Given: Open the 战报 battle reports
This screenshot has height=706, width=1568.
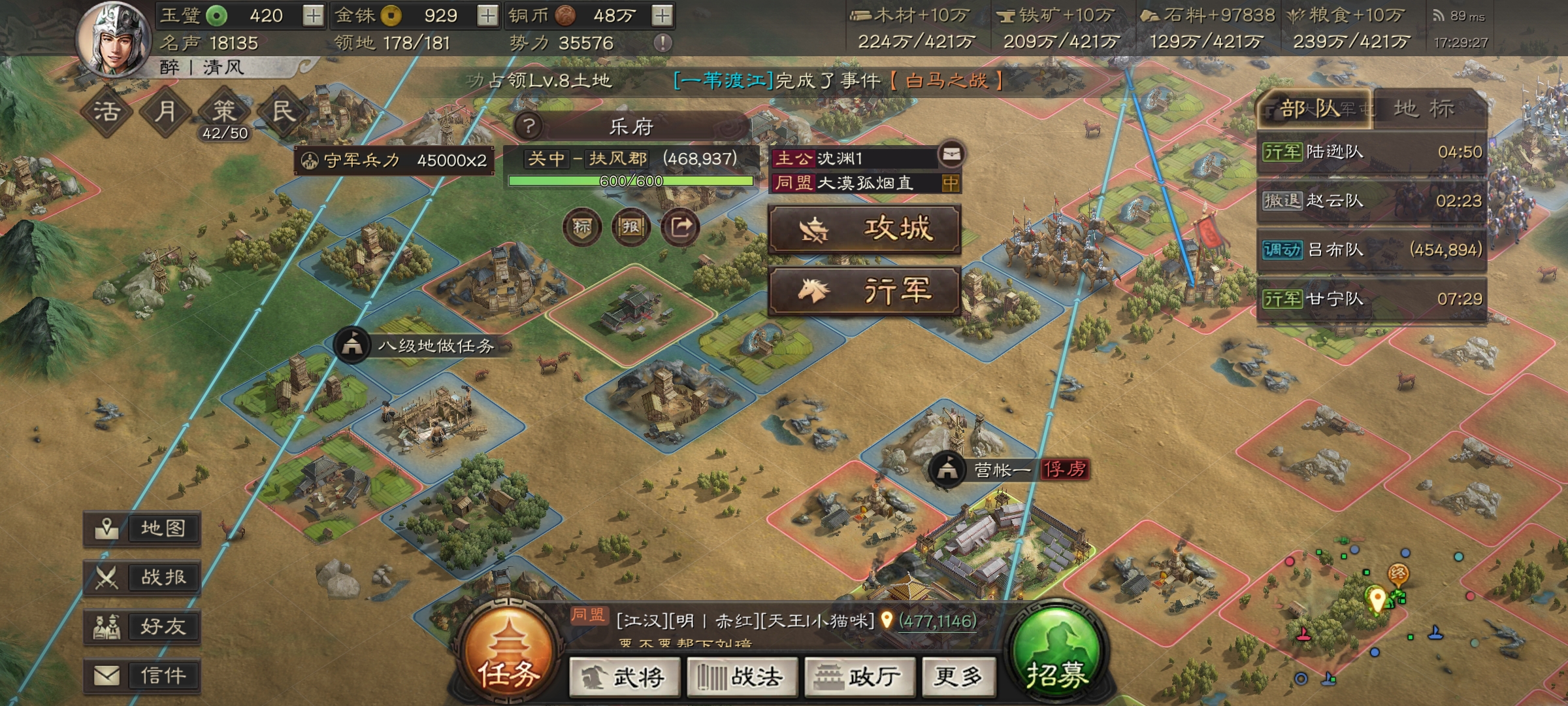Looking at the screenshot, I should pos(143,578).
